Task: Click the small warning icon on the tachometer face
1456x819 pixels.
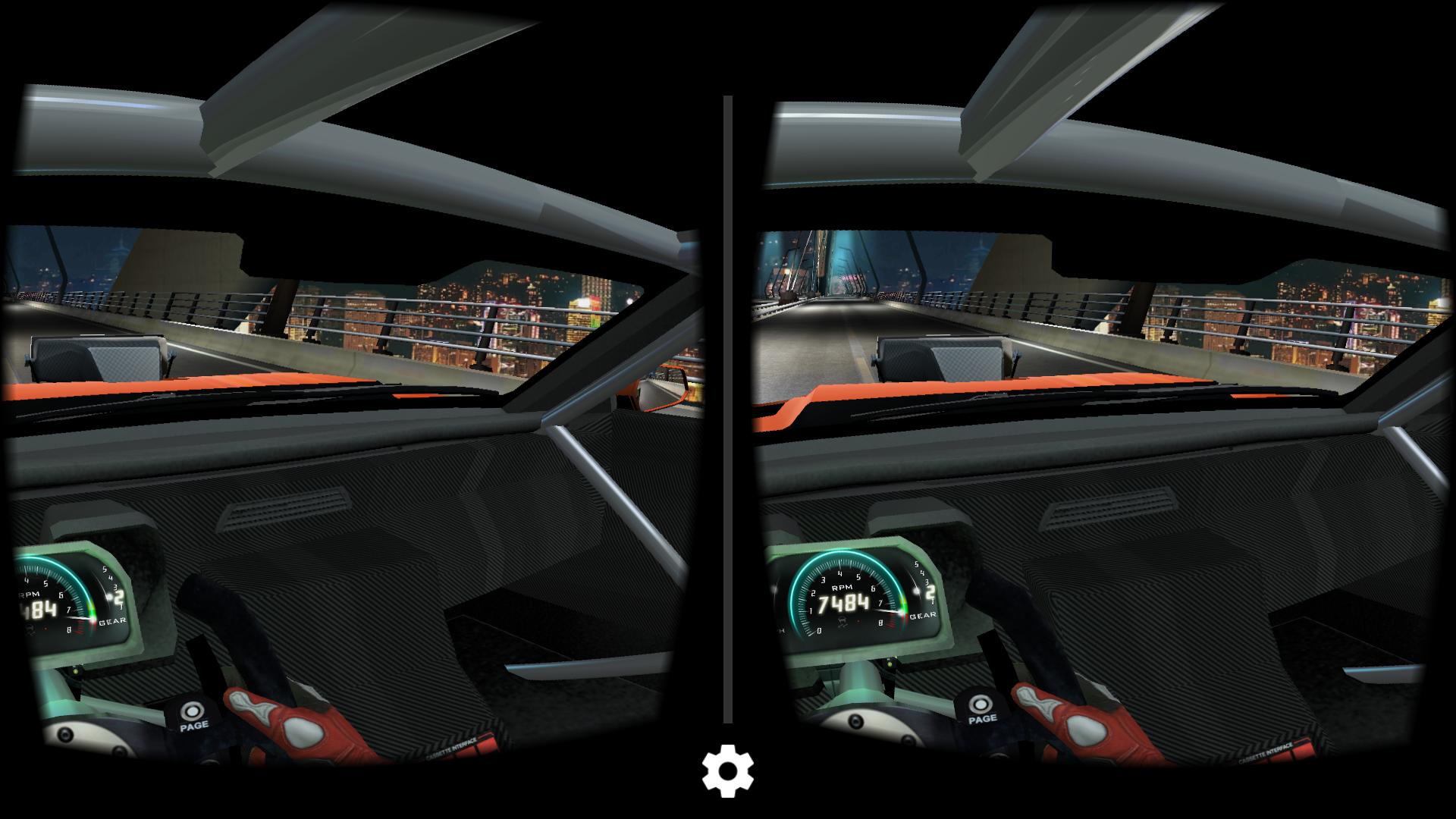Action: coord(843,622)
